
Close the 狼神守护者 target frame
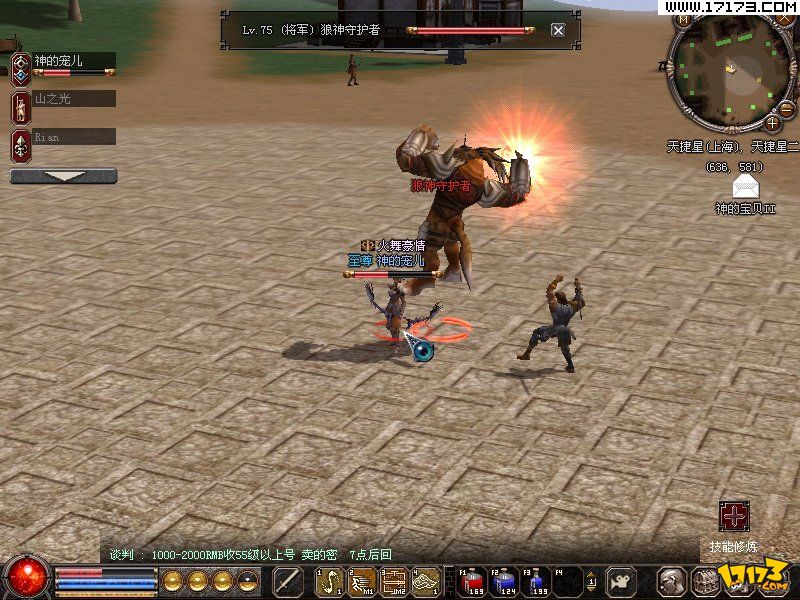point(558,30)
